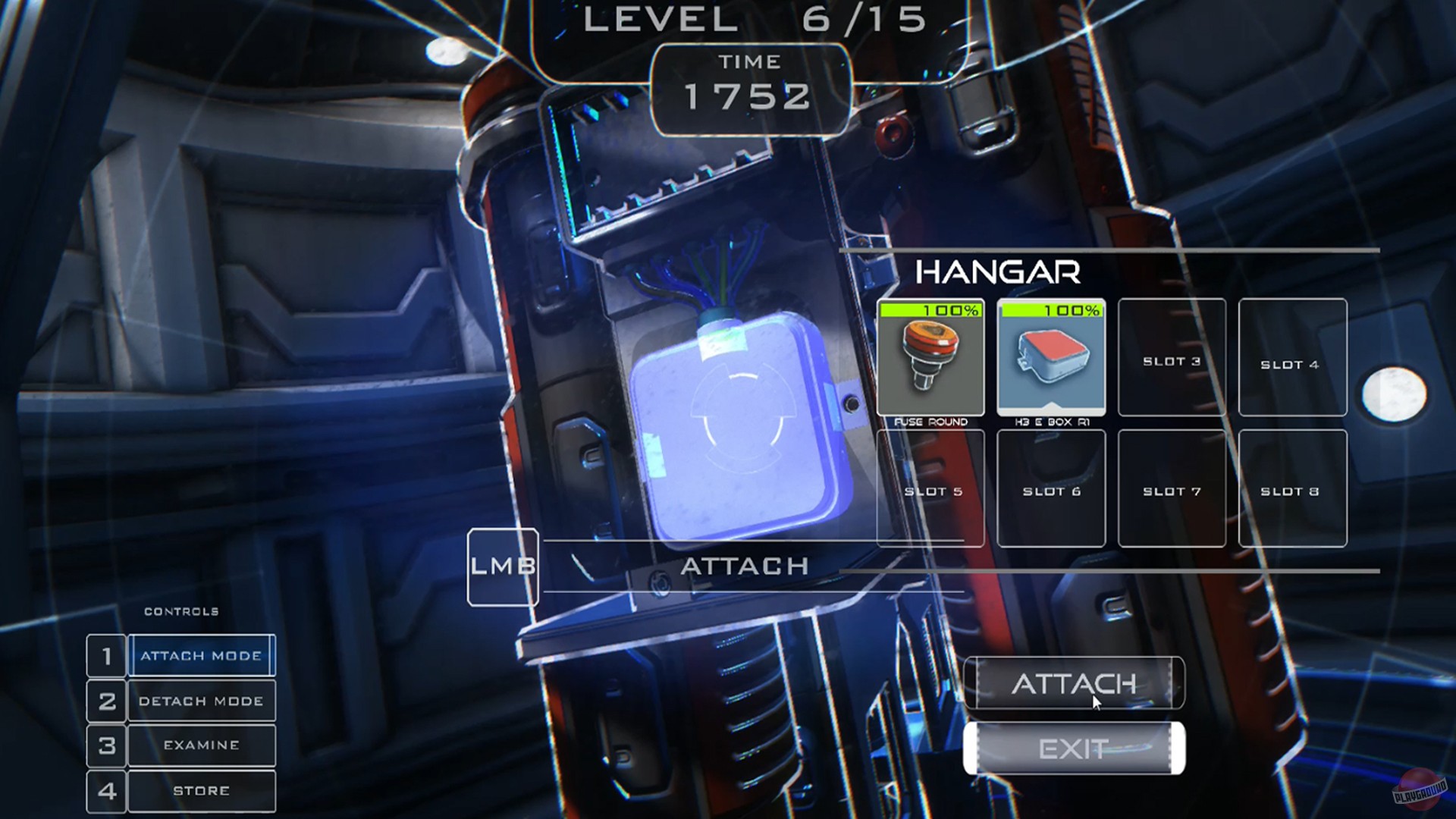Image resolution: width=1456 pixels, height=819 pixels.
Task: Click Slot 8 at the bottom right
Action: click(1292, 489)
